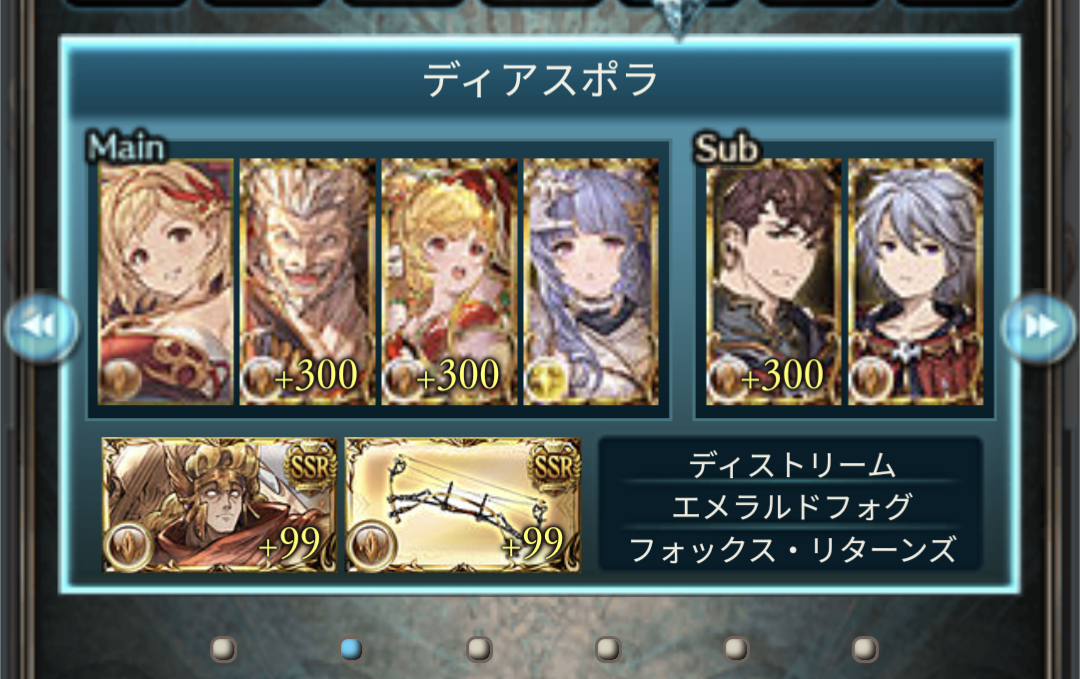The width and height of the screenshot is (1080, 679).
Task: Open the golden-helmed SSR summon
Action: 220,505
